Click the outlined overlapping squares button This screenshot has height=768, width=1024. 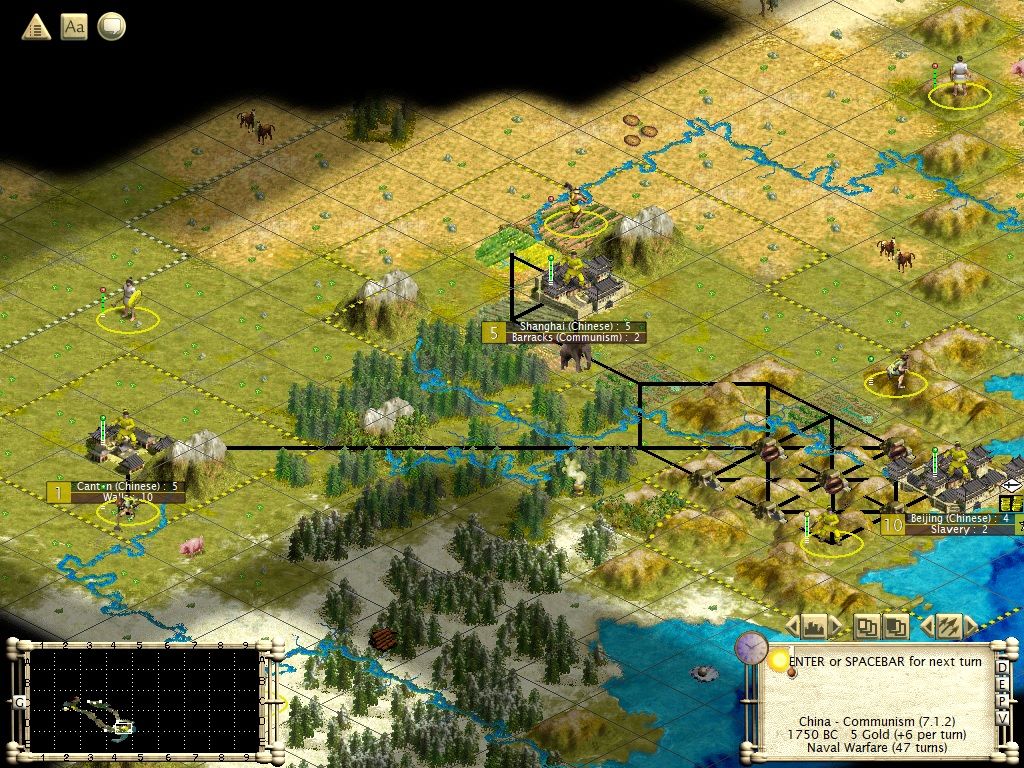[867, 627]
